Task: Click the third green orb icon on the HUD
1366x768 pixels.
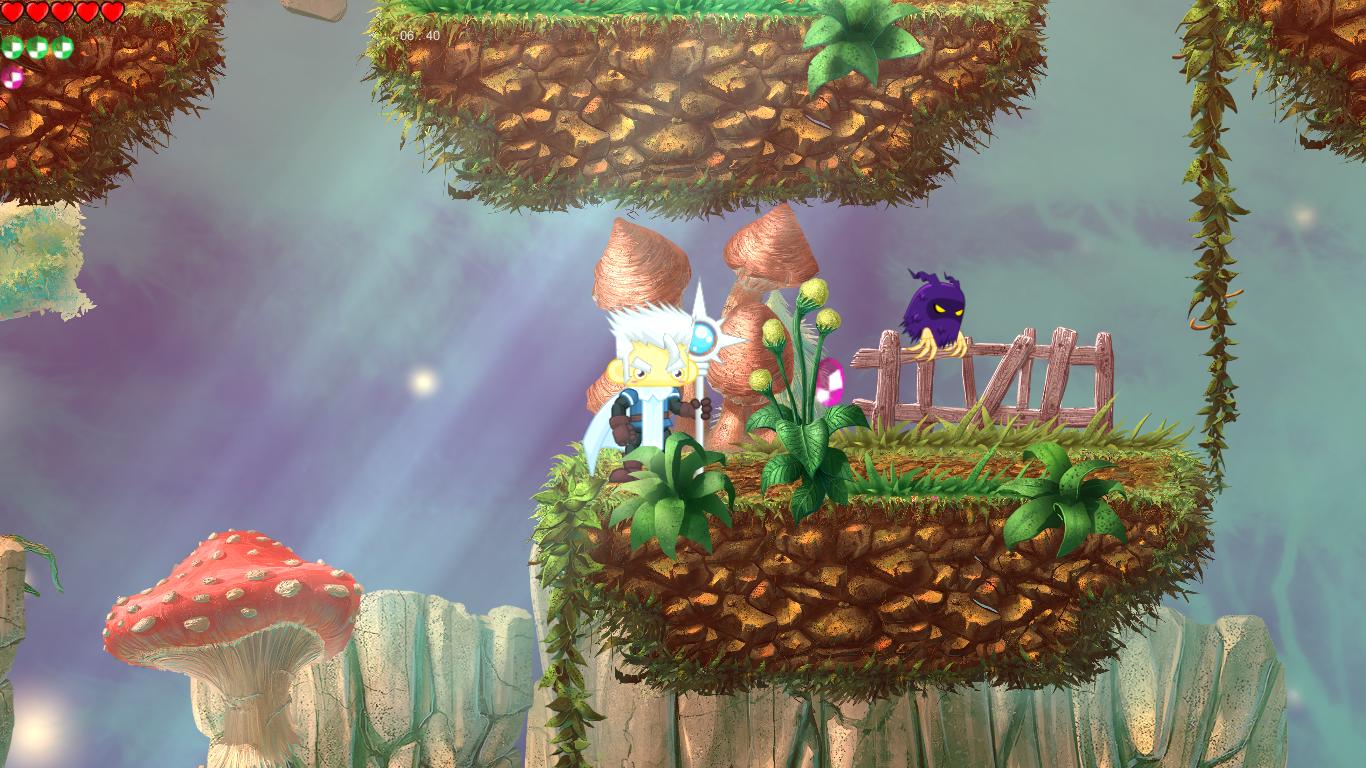Action: [x=62, y=47]
